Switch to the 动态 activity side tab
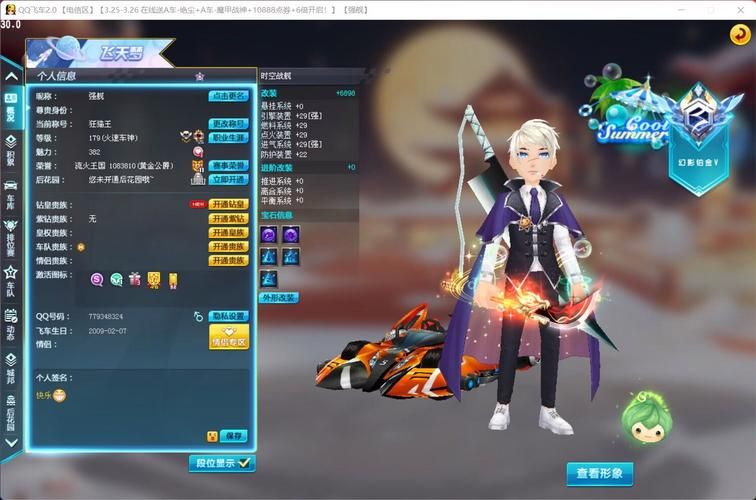Screen dimensions: 756x500 (x=10, y=327)
